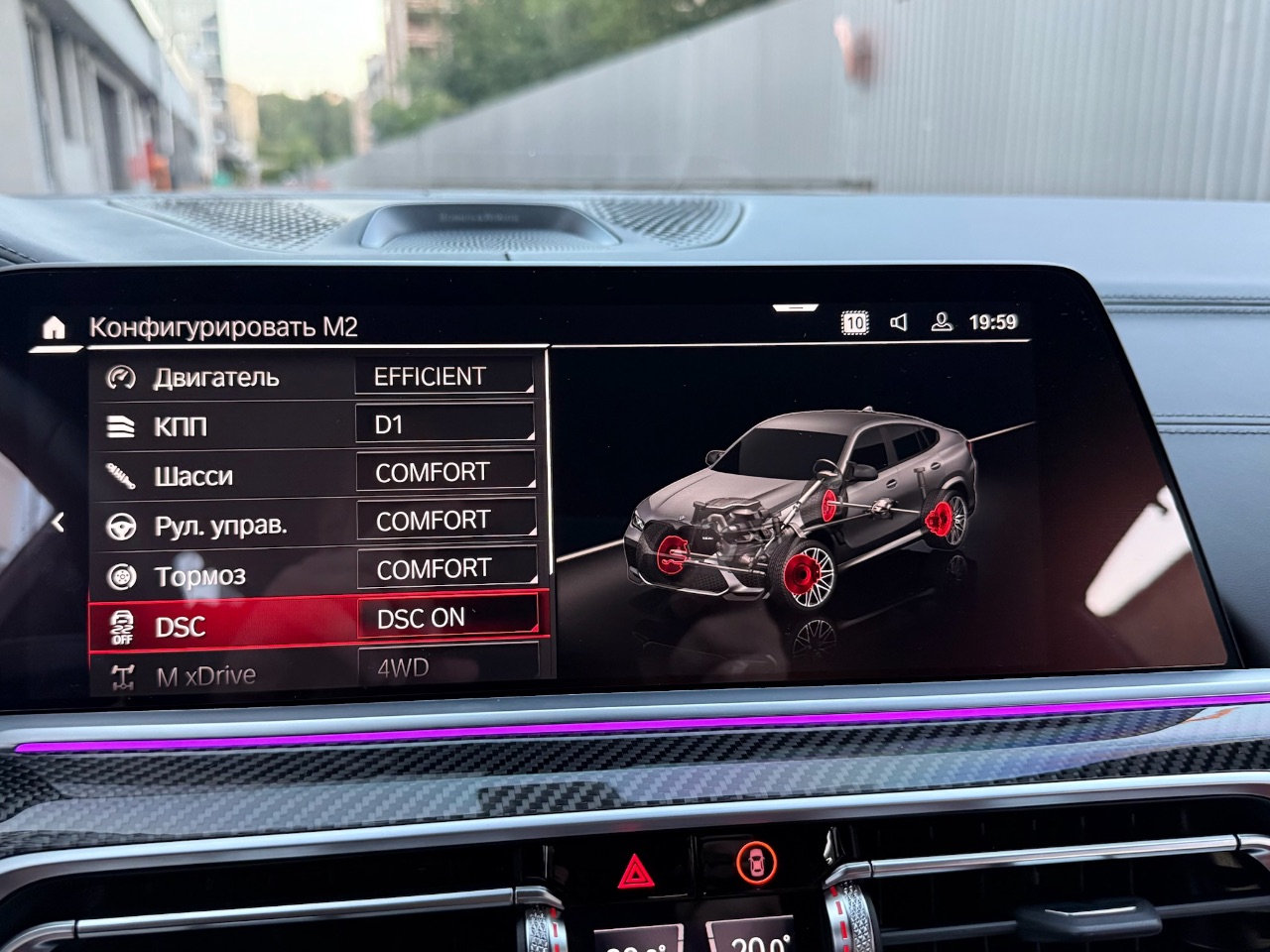
Task: Open the driver profile icon in status bar
Action: (939, 320)
